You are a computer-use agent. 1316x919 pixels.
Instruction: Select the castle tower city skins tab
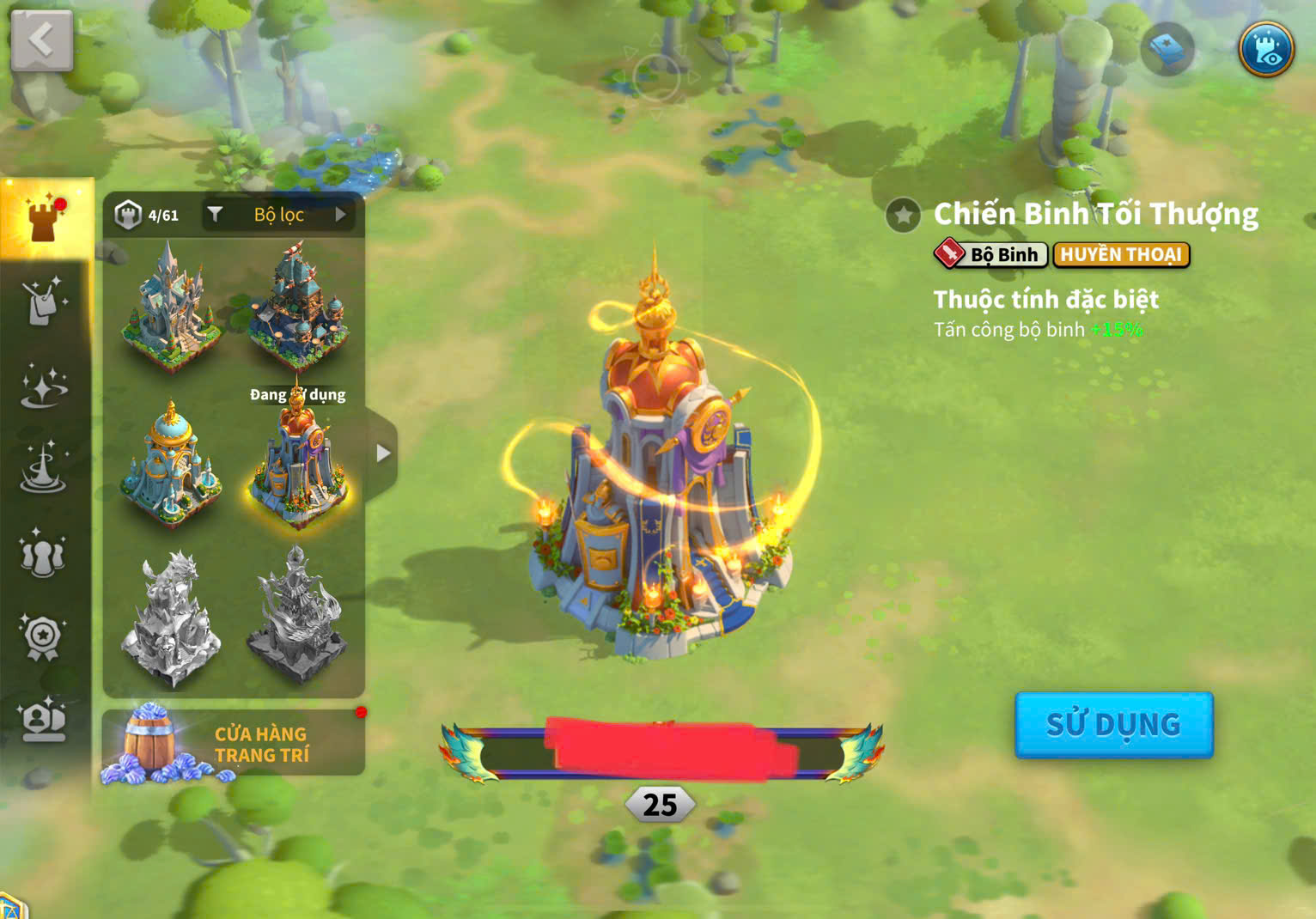(46, 218)
